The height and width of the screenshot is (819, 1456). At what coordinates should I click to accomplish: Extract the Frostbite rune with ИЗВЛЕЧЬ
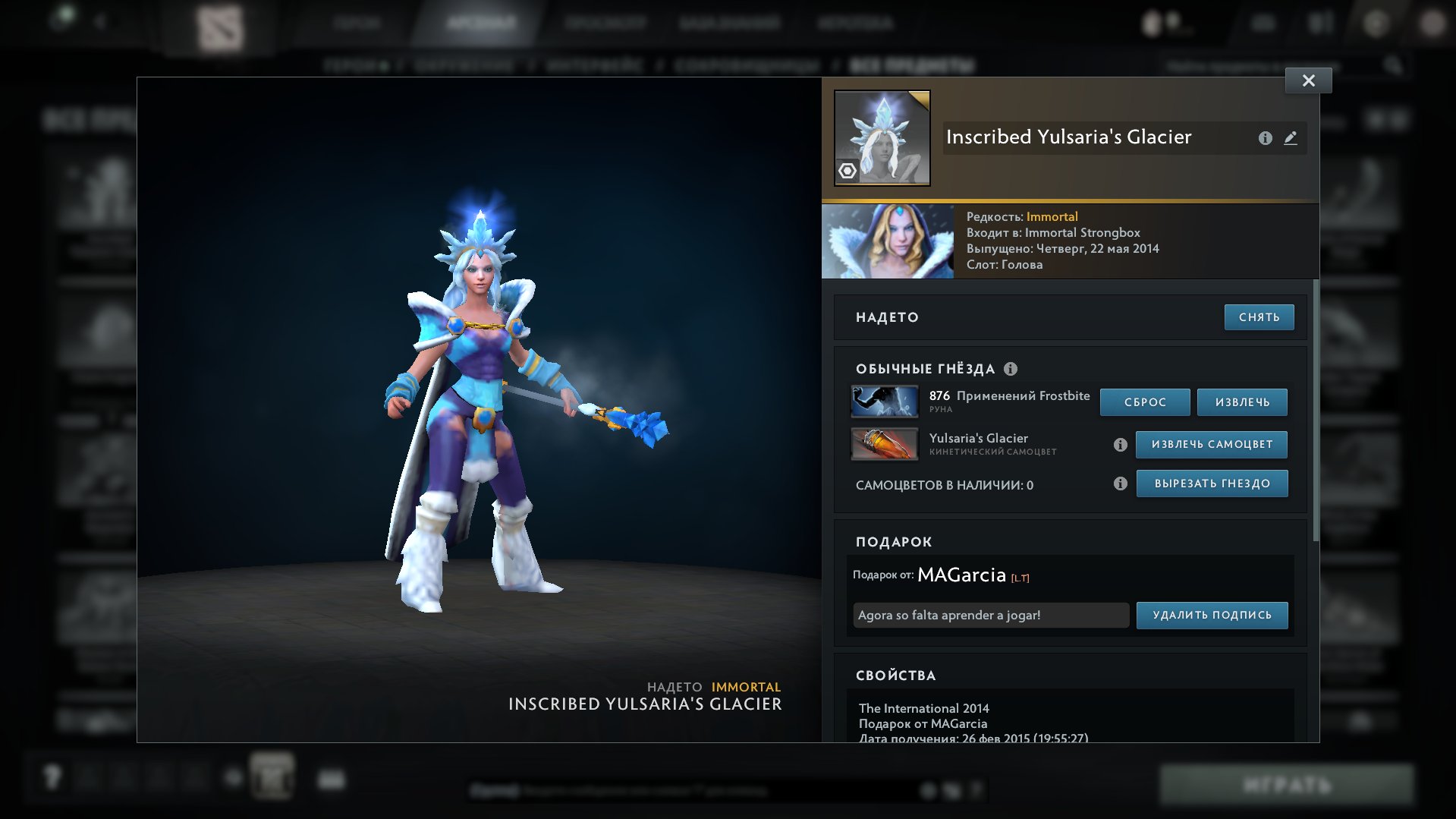click(x=1242, y=402)
